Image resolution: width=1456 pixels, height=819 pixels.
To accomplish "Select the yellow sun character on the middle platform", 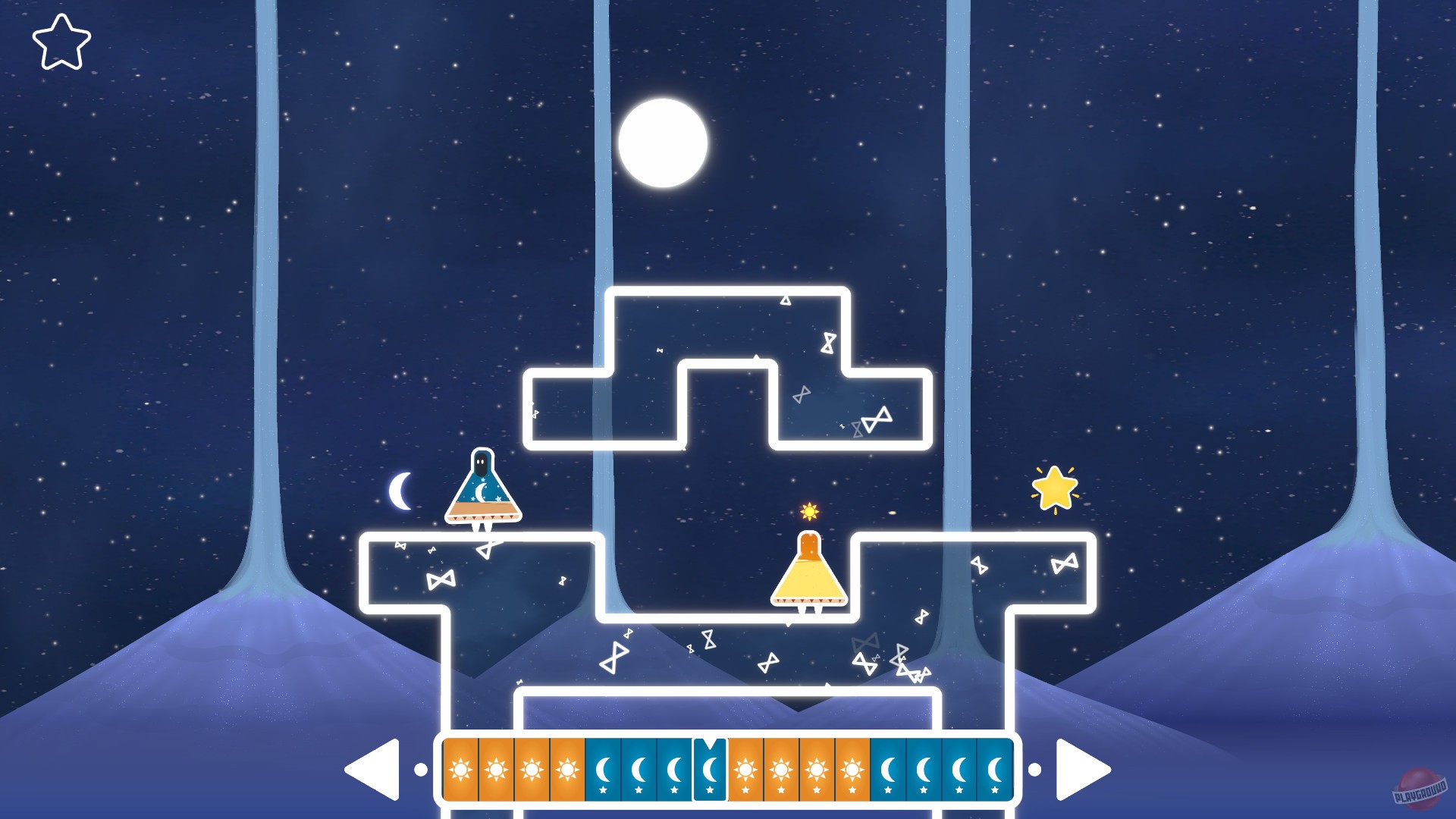I will click(810, 573).
